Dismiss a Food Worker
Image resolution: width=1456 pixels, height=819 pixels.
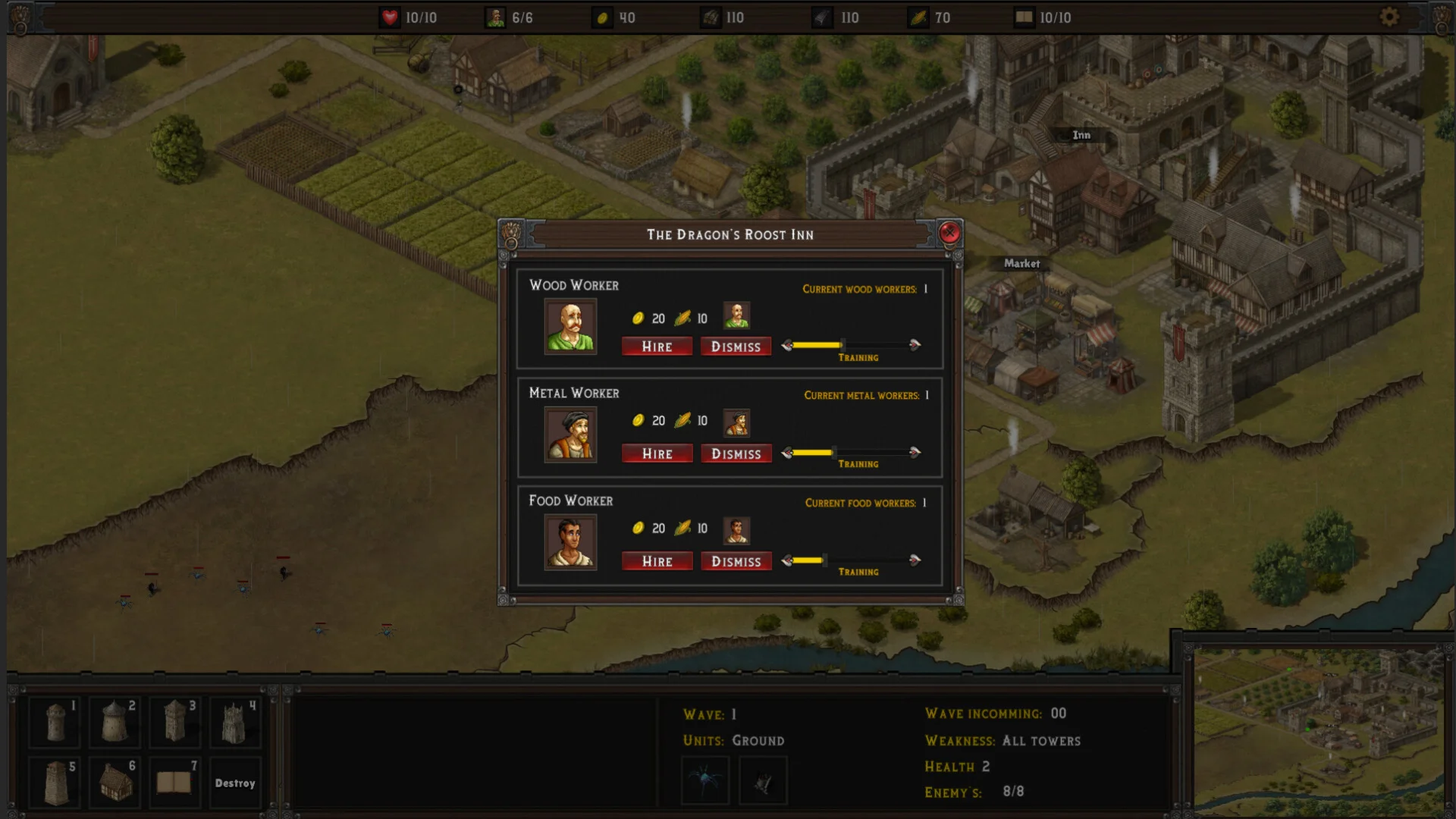(736, 561)
